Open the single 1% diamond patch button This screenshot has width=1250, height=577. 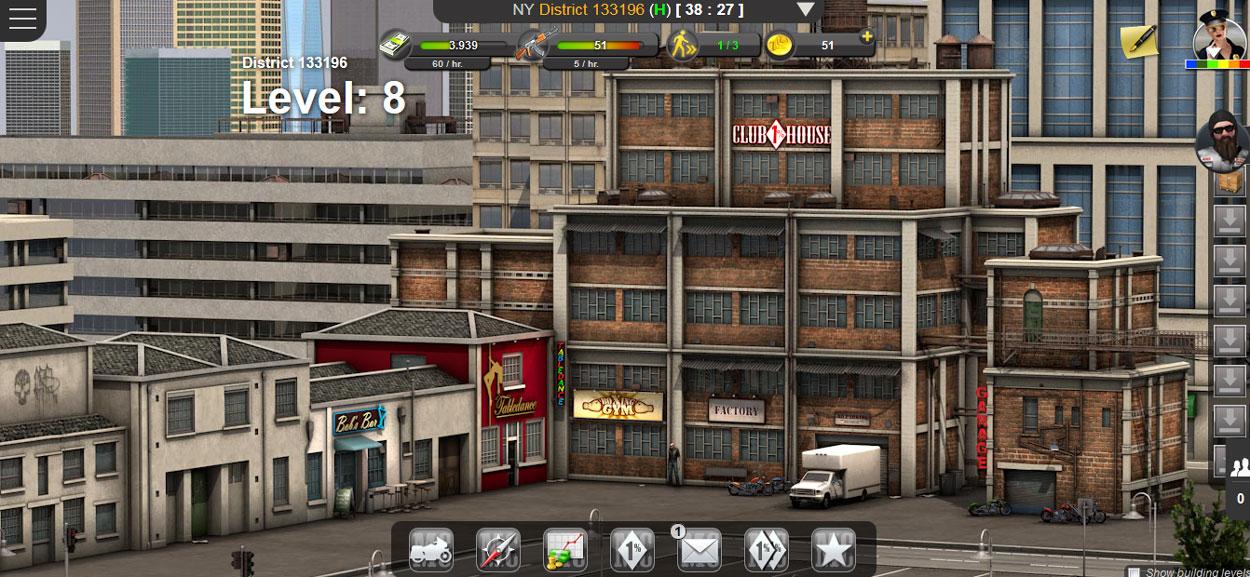632,549
